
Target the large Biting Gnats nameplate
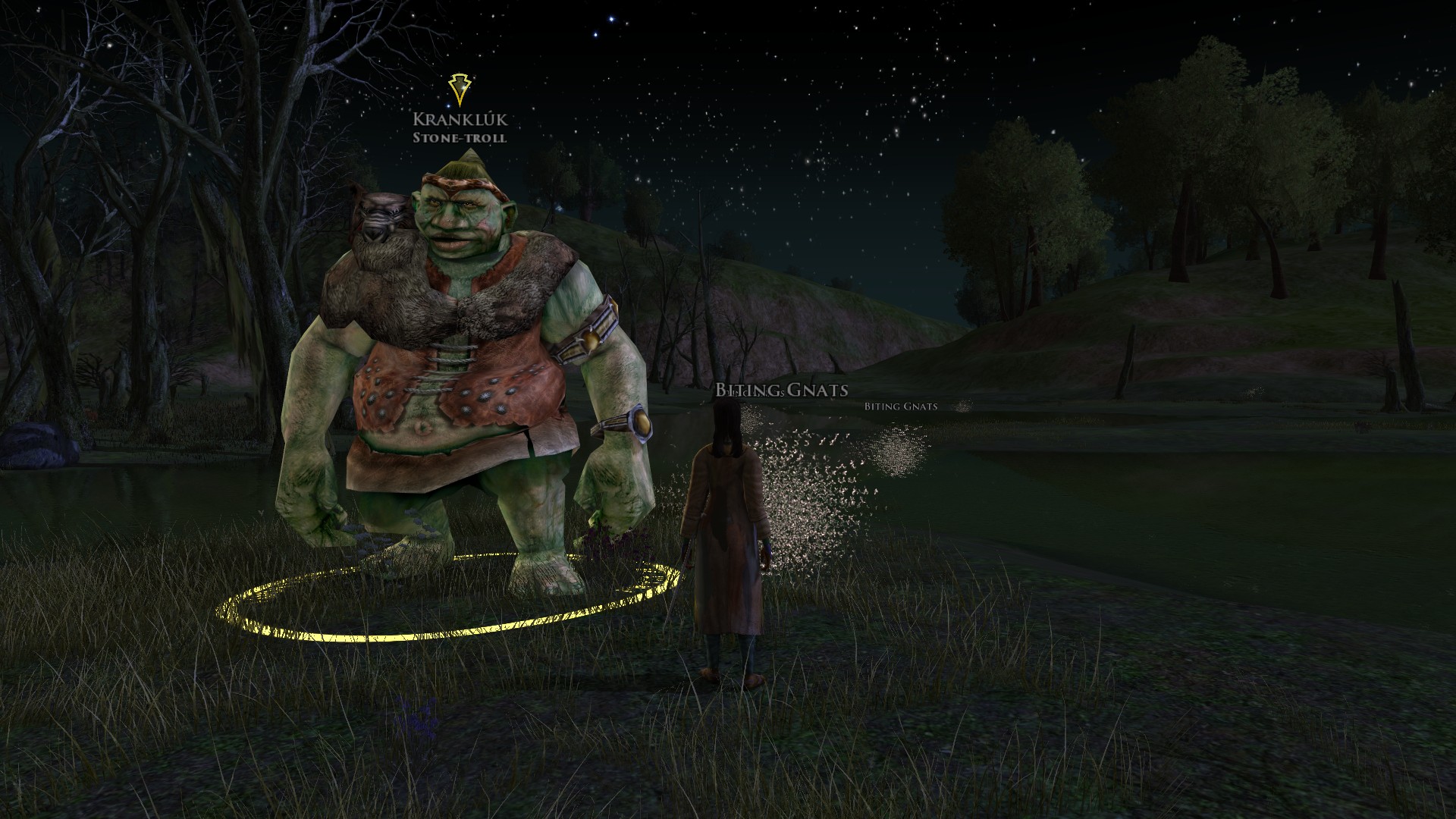pos(781,390)
